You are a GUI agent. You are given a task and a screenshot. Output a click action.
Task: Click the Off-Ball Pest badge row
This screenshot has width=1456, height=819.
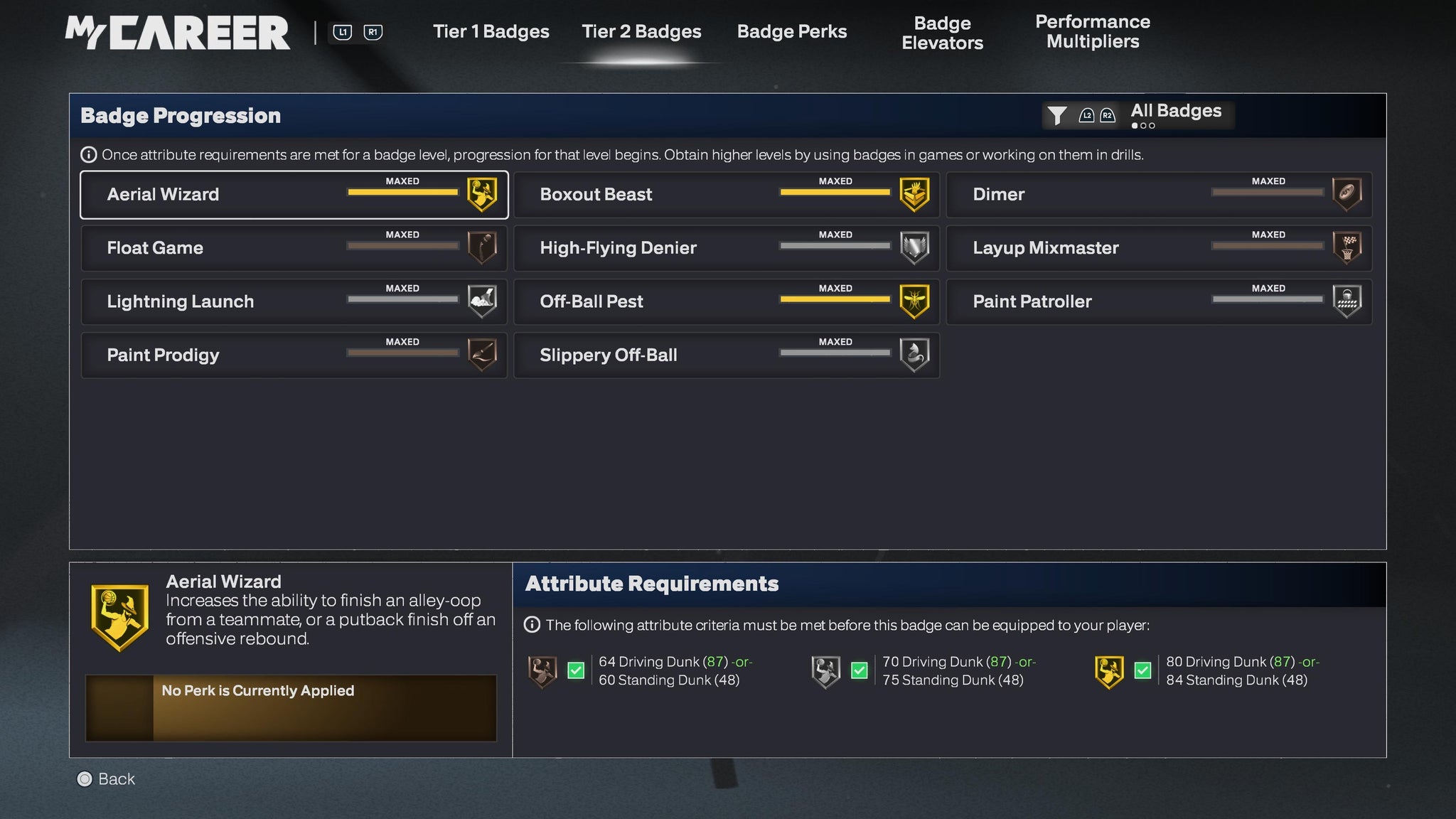[x=727, y=301]
